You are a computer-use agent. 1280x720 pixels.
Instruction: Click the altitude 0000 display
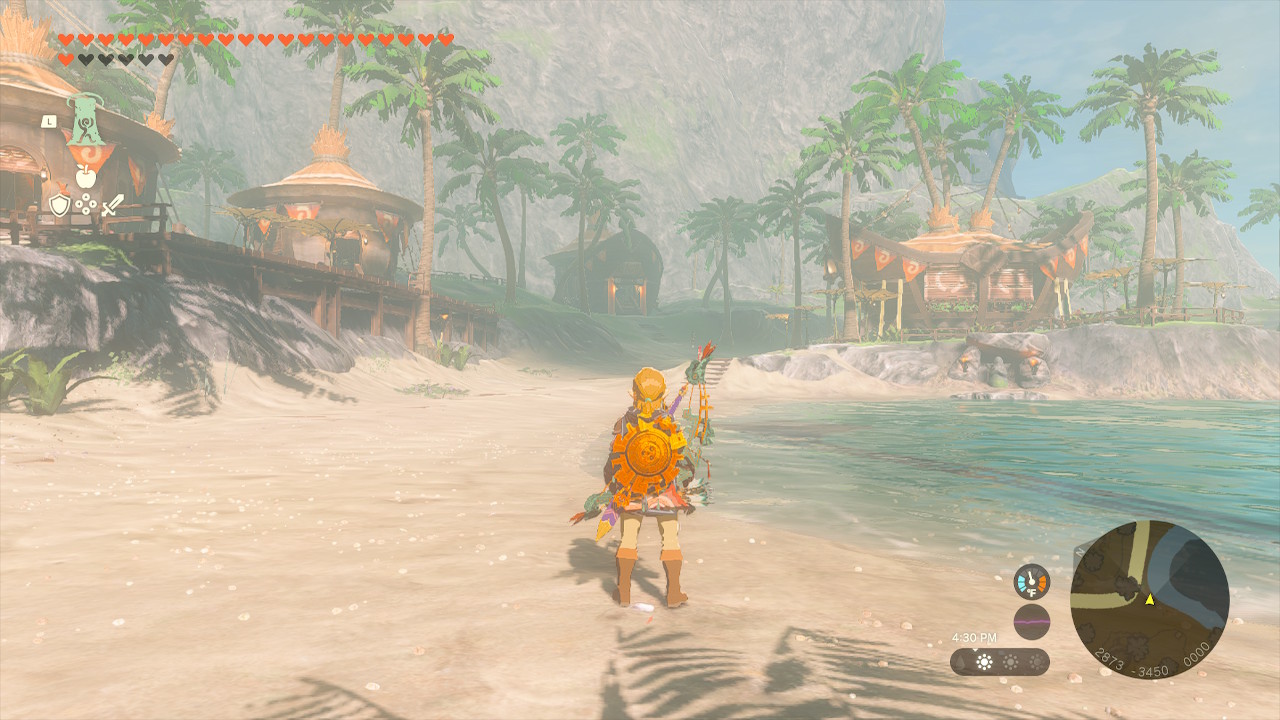point(1196,654)
